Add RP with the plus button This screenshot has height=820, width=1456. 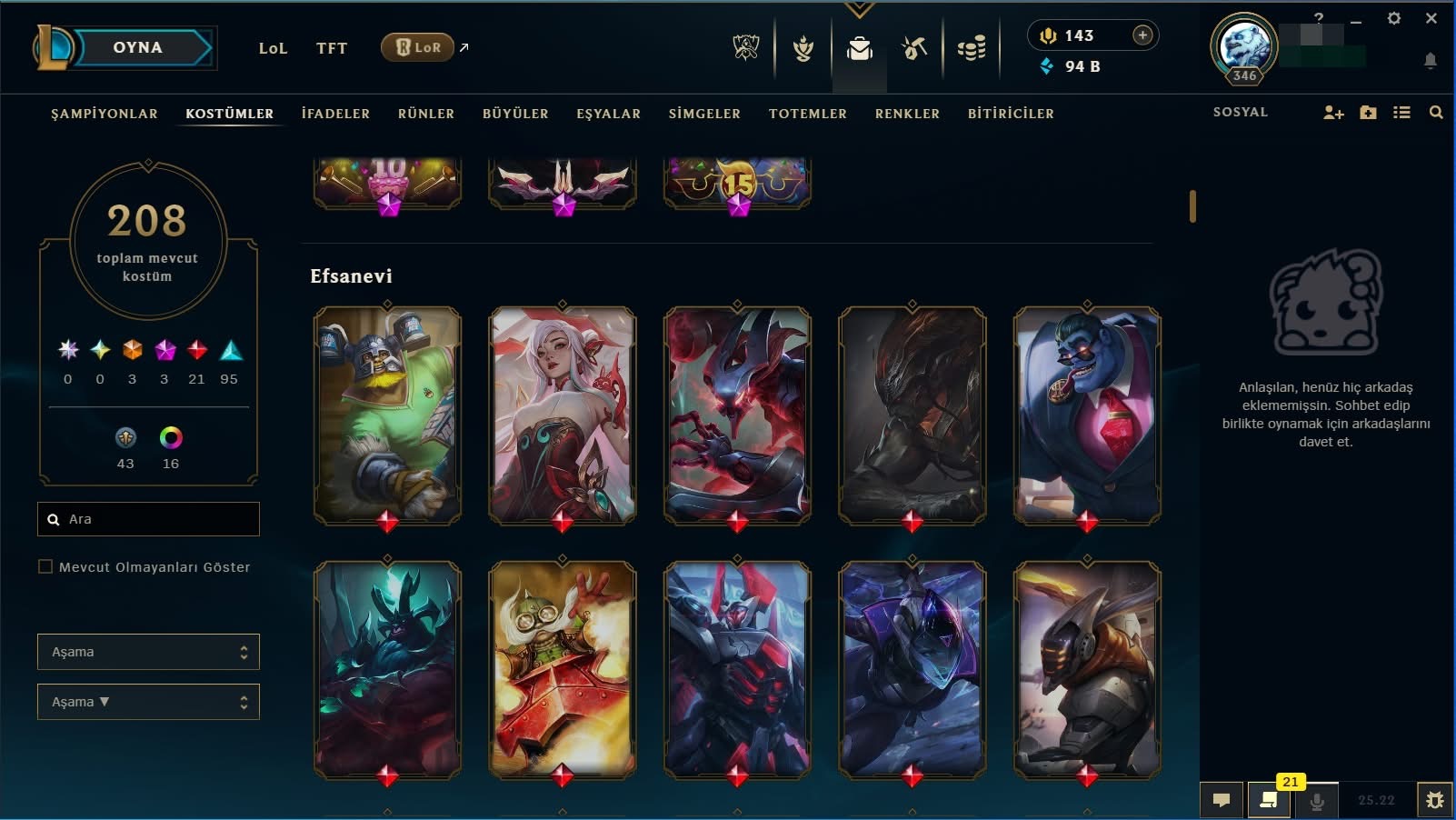click(x=1142, y=35)
